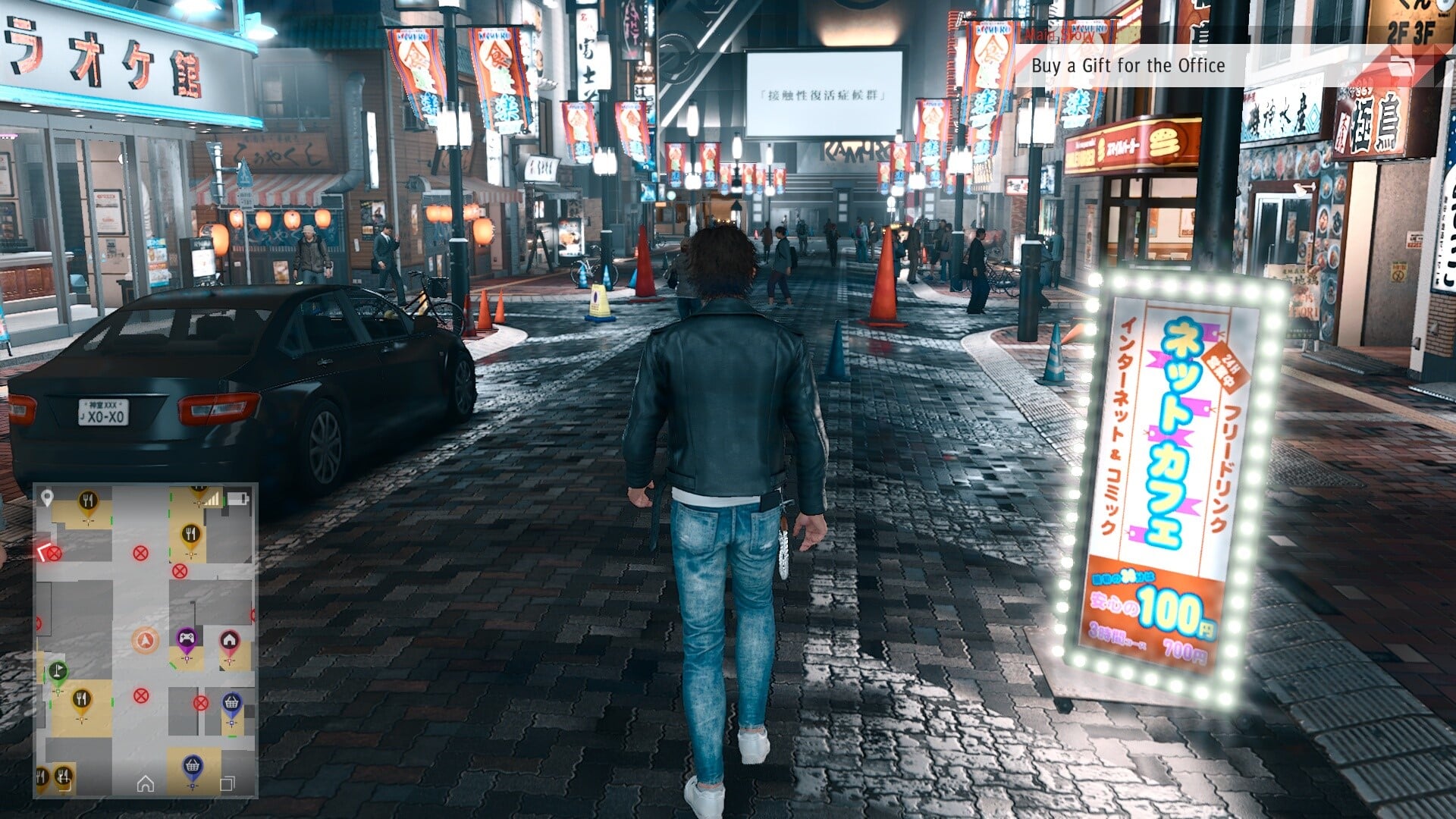
Task: Open the overlapping-squares recent apps button
Action: pyautogui.click(x=227, y=783)
